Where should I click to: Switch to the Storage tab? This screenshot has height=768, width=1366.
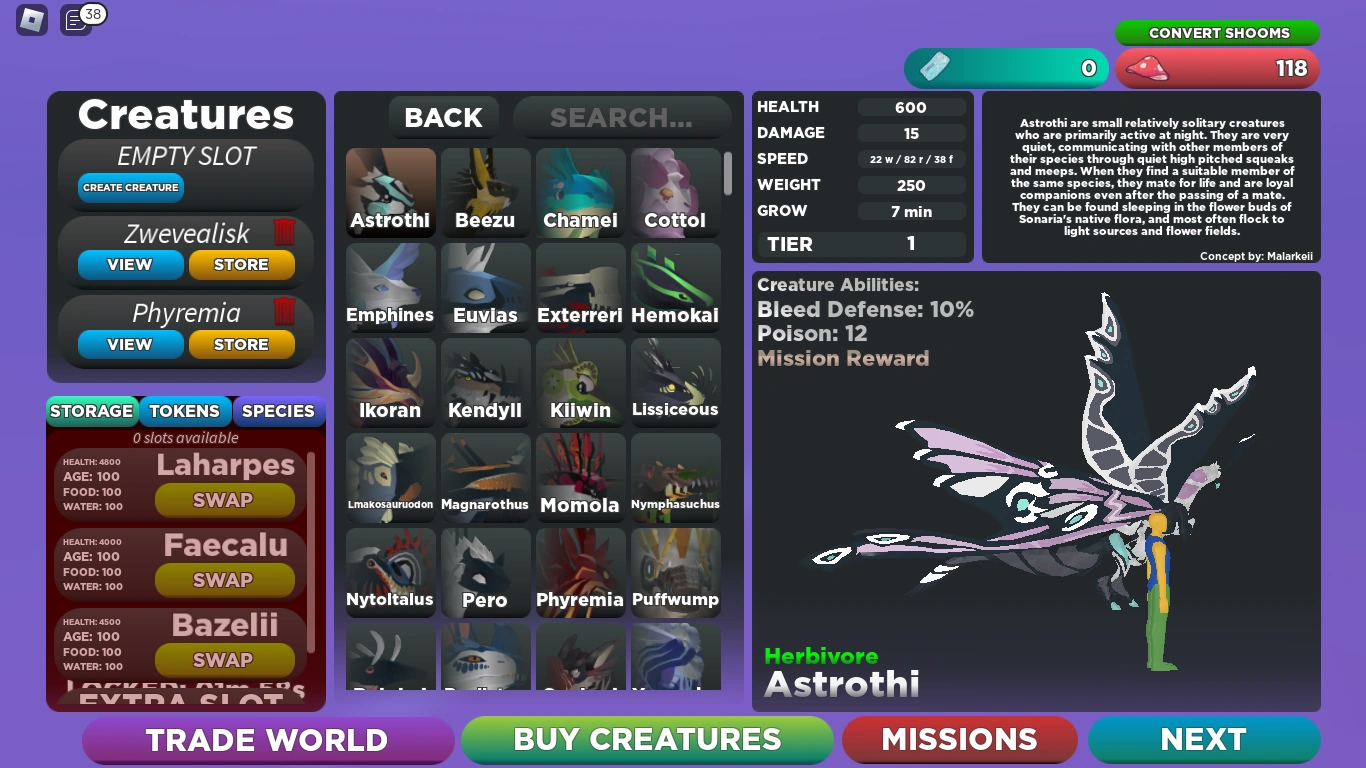pyautogui.click(x=91, y=411)
